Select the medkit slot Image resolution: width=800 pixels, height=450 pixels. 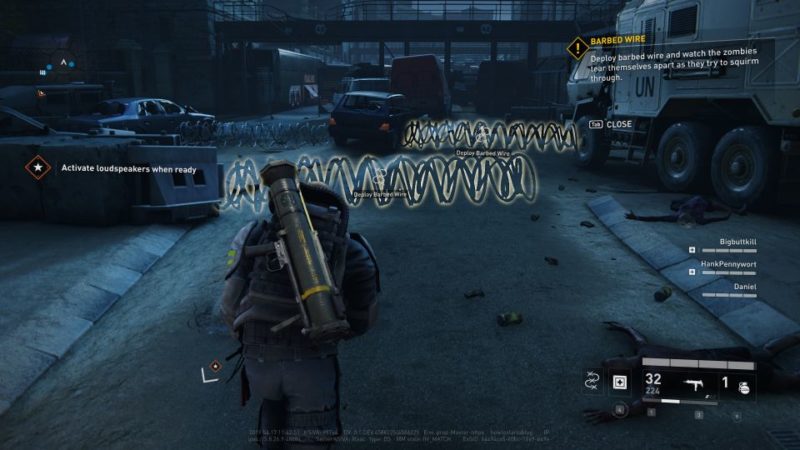tap(620, 382)
